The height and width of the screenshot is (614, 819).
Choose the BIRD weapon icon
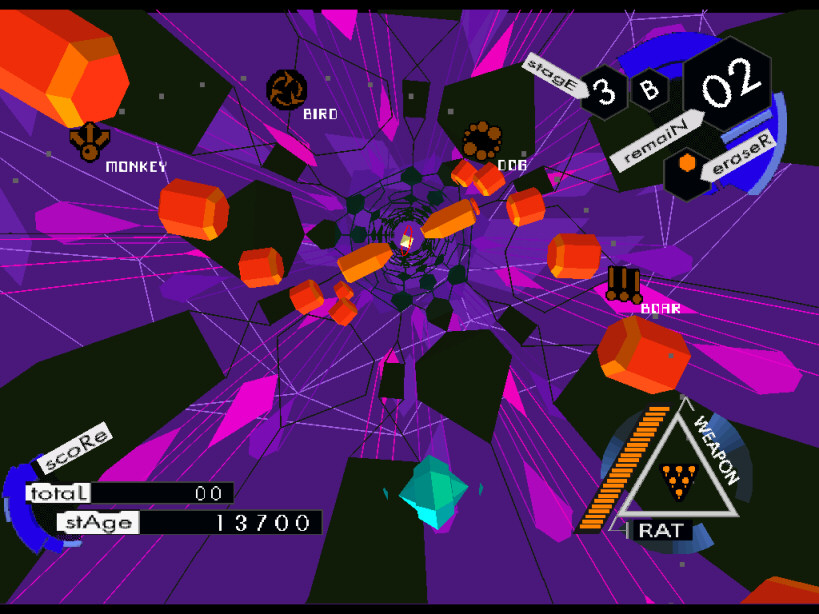coord(287,89)
